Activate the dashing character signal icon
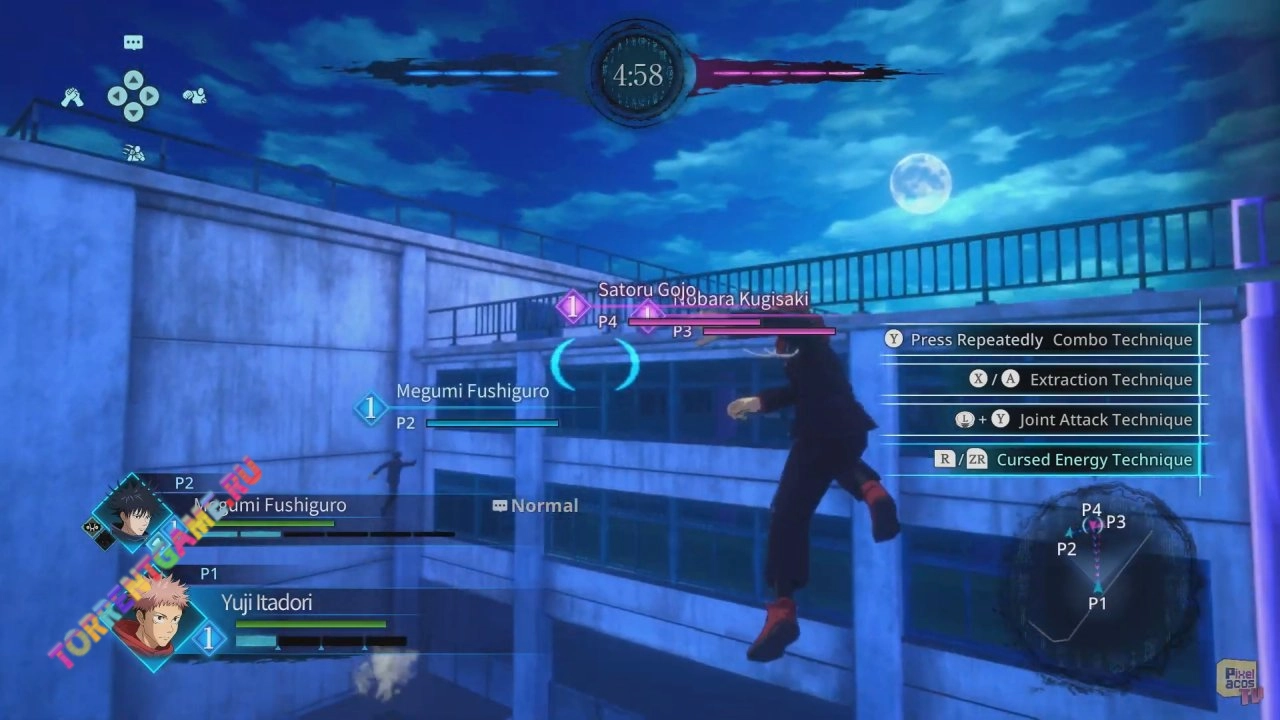Screen dimensions: 1280x720 (133, 152)
